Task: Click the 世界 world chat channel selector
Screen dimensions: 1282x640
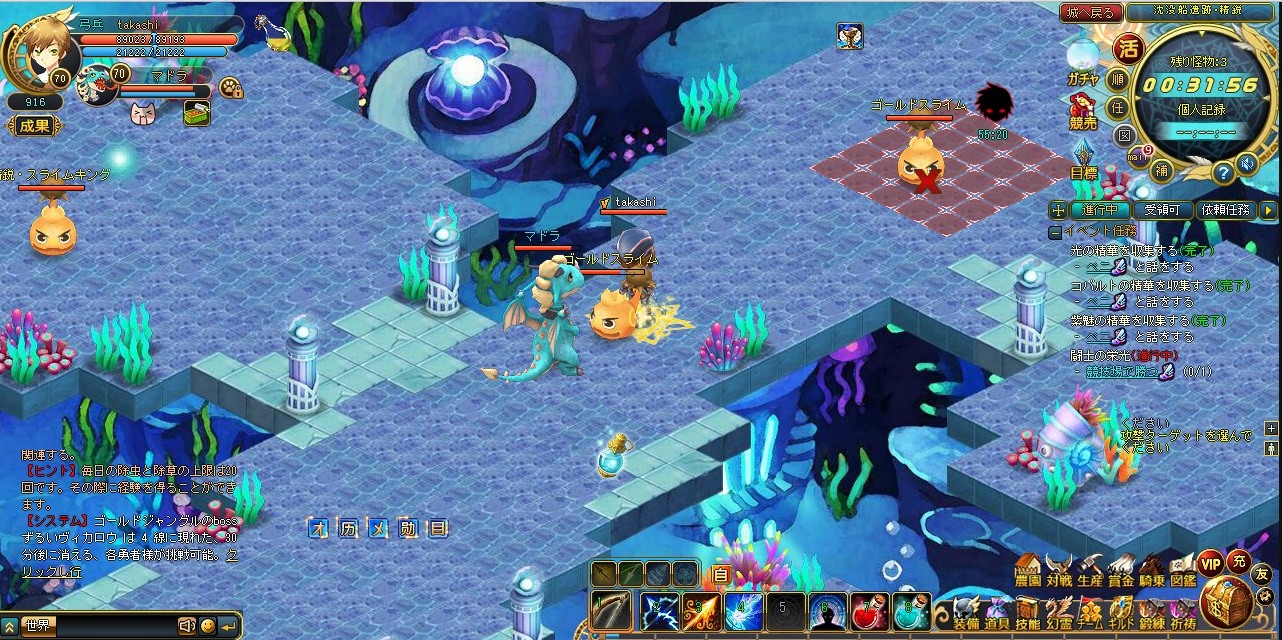Action: [40, 626]
